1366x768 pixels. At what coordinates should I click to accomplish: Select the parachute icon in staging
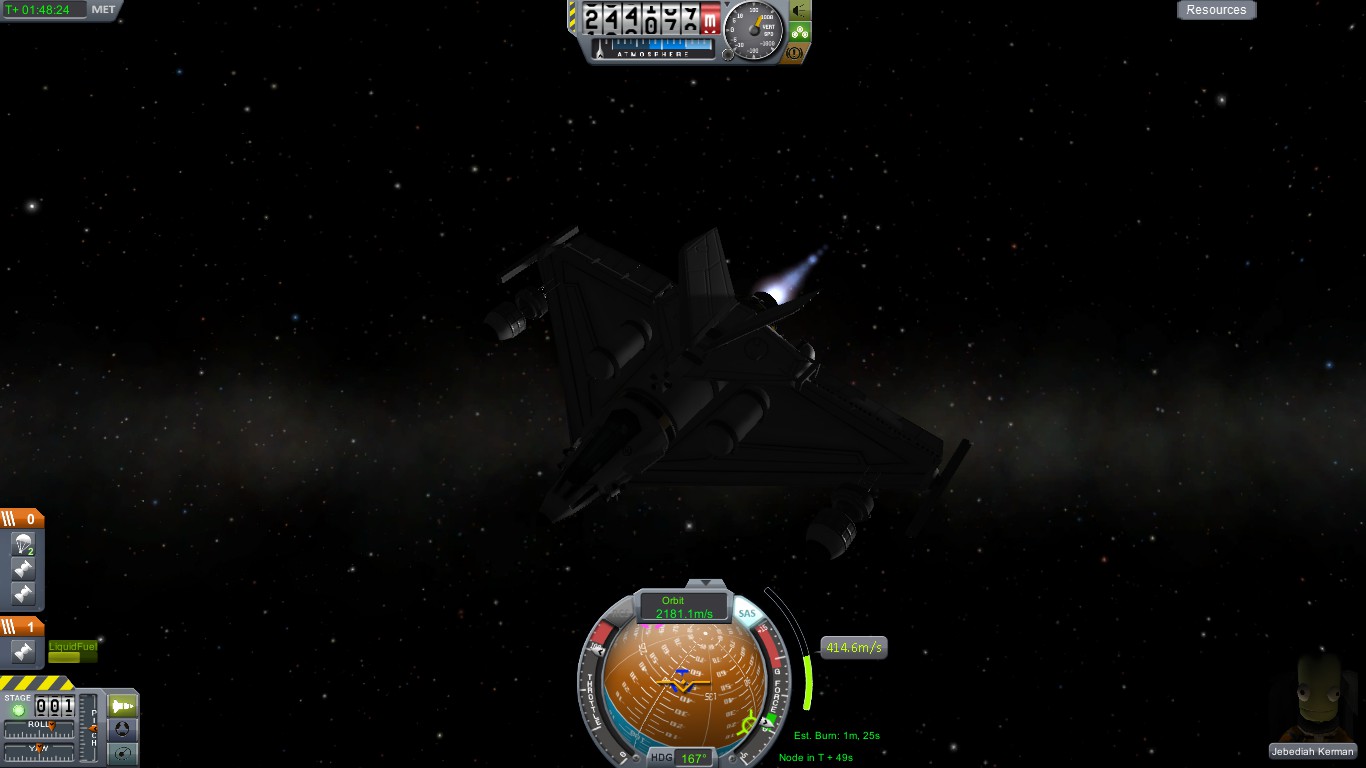23,545
